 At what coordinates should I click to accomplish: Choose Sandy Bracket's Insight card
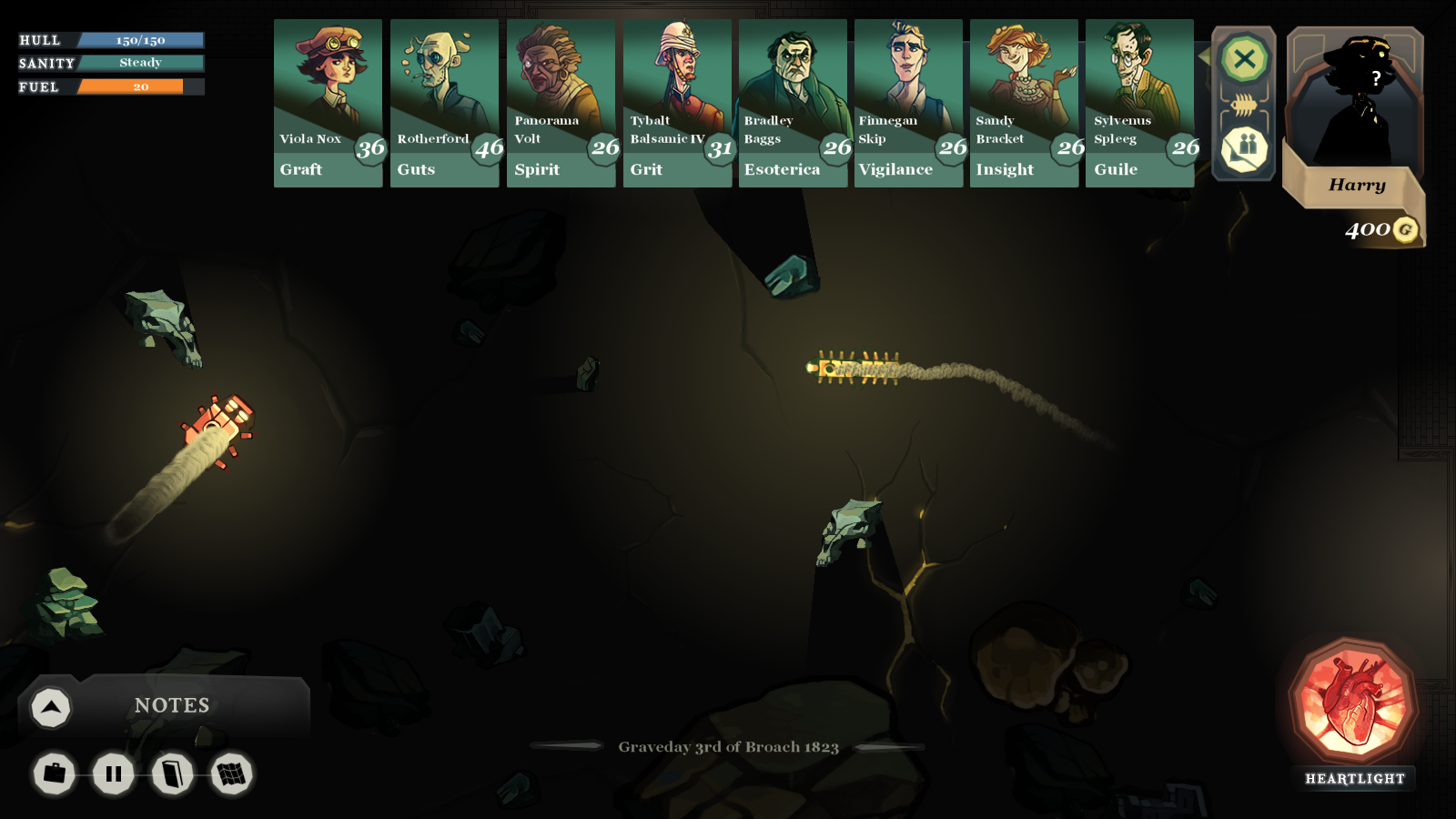1024,103
